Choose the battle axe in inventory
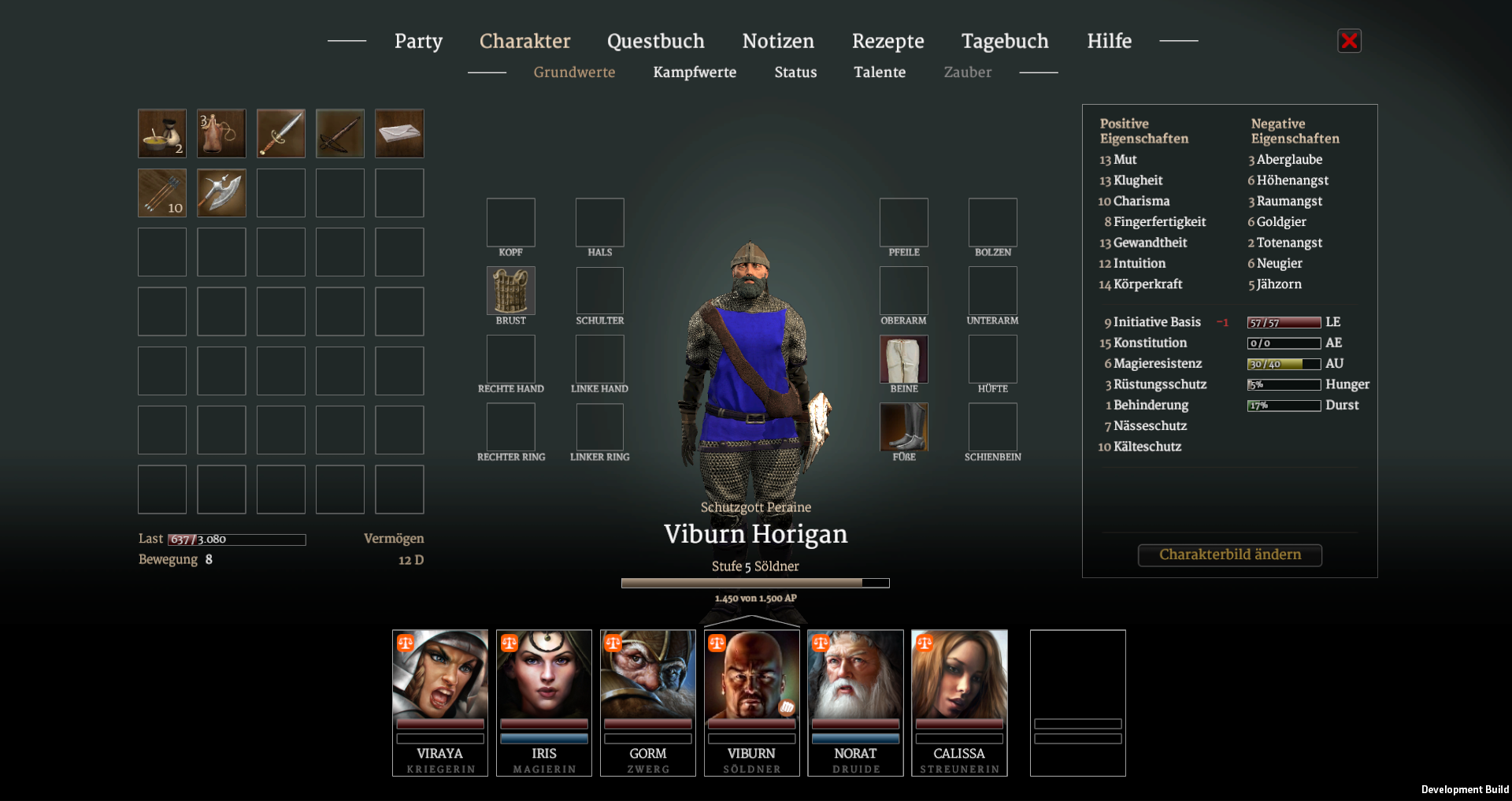Viewport: 1512px width, 801px height. [221, 193]
